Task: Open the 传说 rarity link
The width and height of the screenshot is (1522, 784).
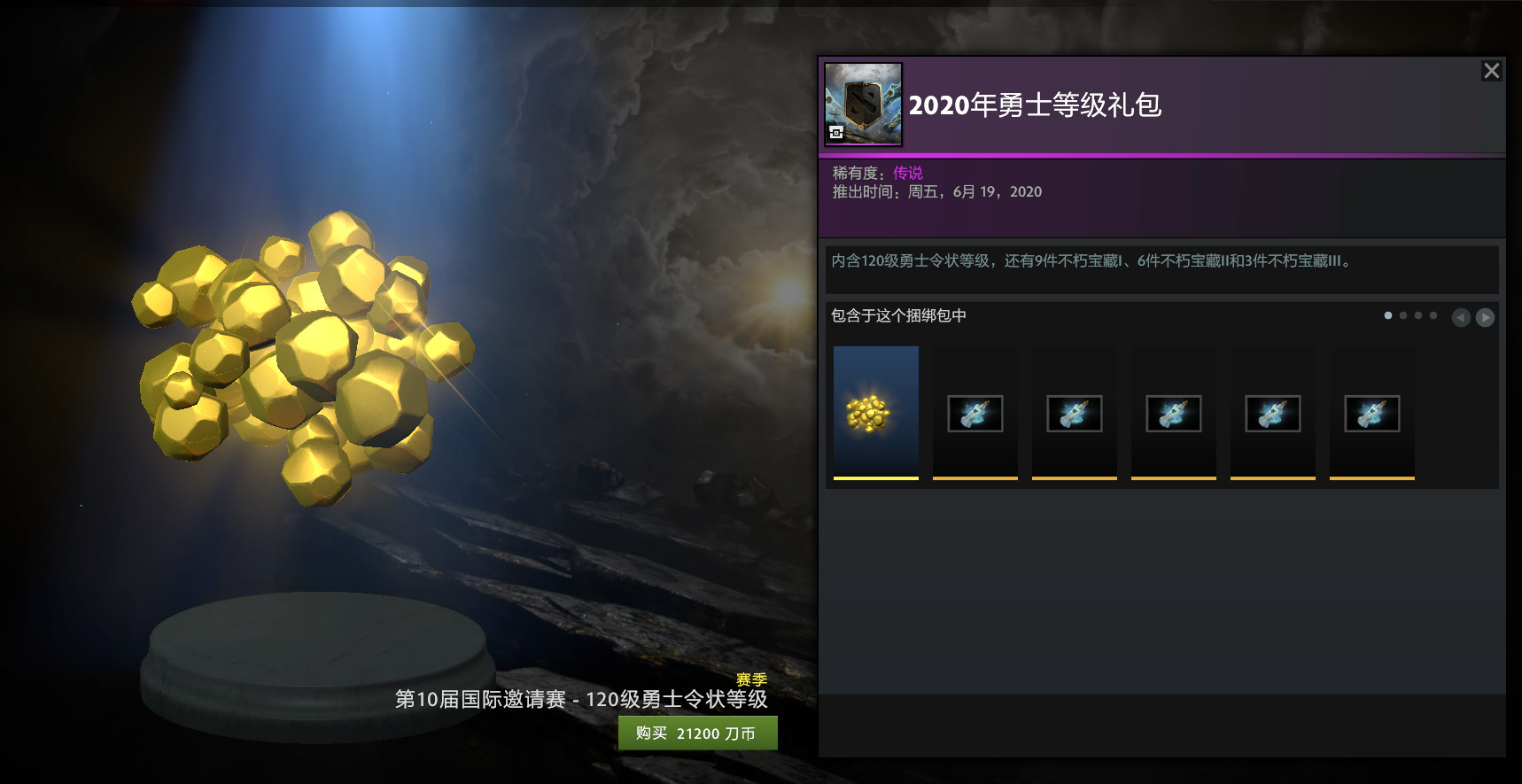Action: click(906, 172)
